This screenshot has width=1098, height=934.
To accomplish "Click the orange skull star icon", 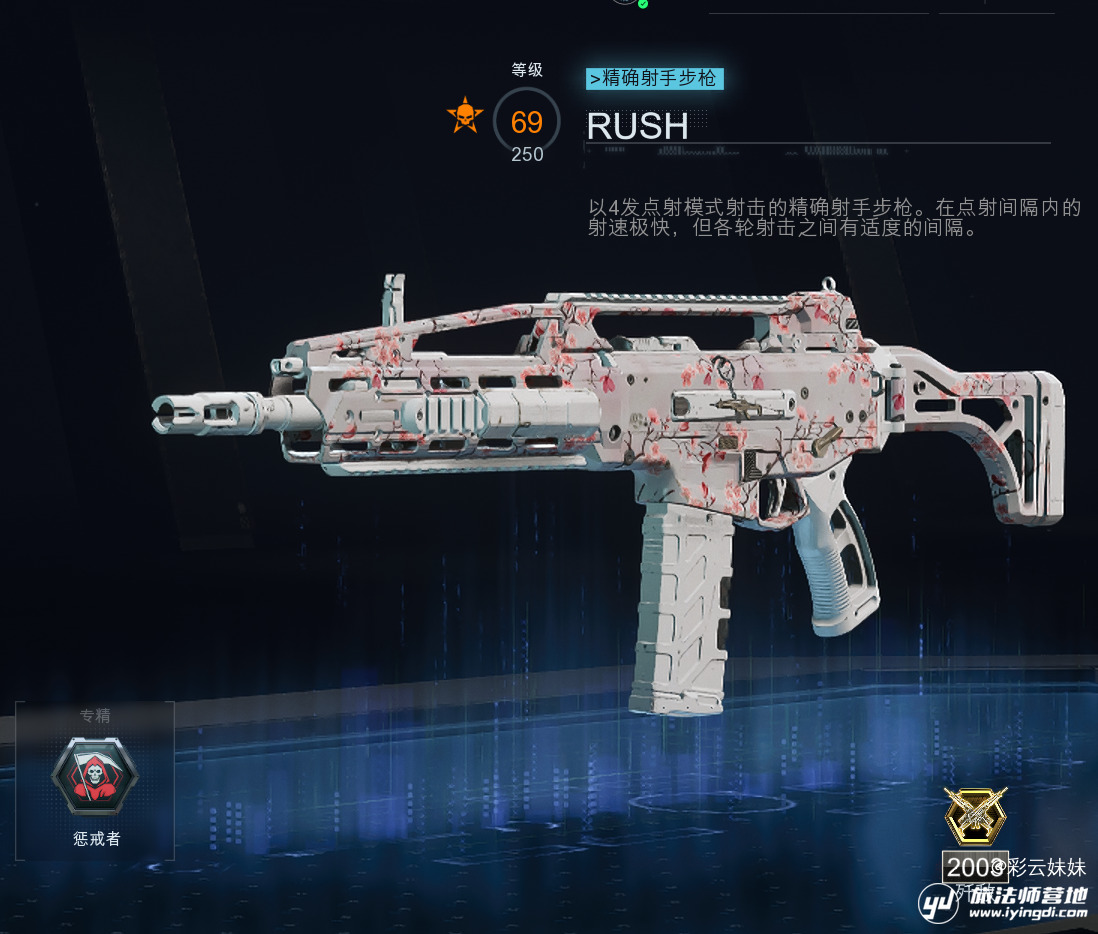I will pos(465,117).
